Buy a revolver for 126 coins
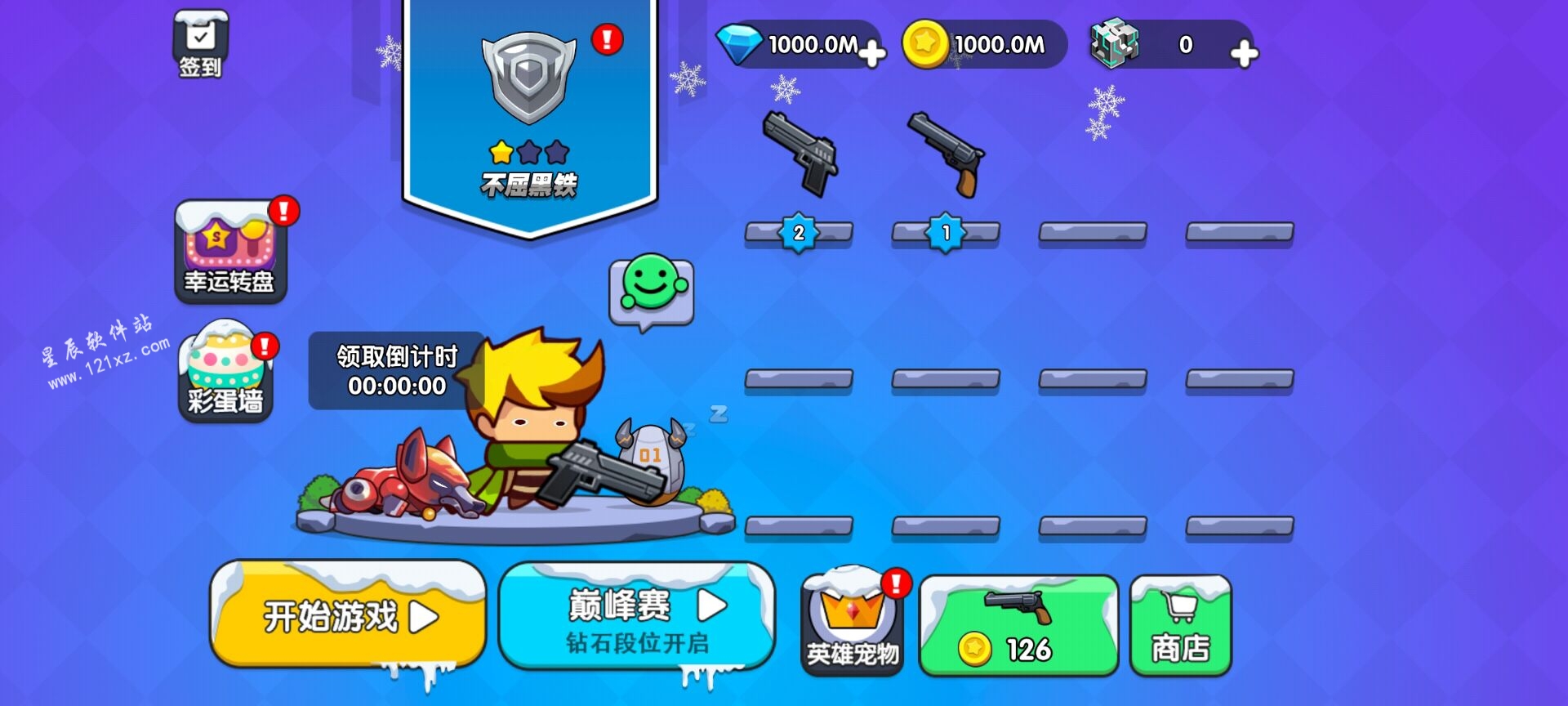Image resolution: width=1568 pixels, height=706 pixels. [x=1018, y=626]
